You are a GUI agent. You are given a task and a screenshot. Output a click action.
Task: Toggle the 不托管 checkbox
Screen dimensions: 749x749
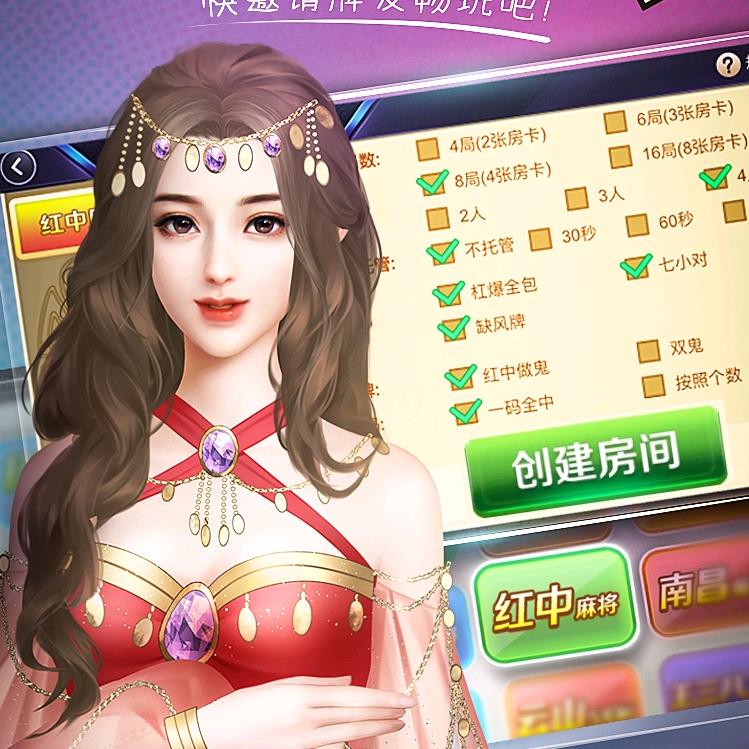click(441, 252)
